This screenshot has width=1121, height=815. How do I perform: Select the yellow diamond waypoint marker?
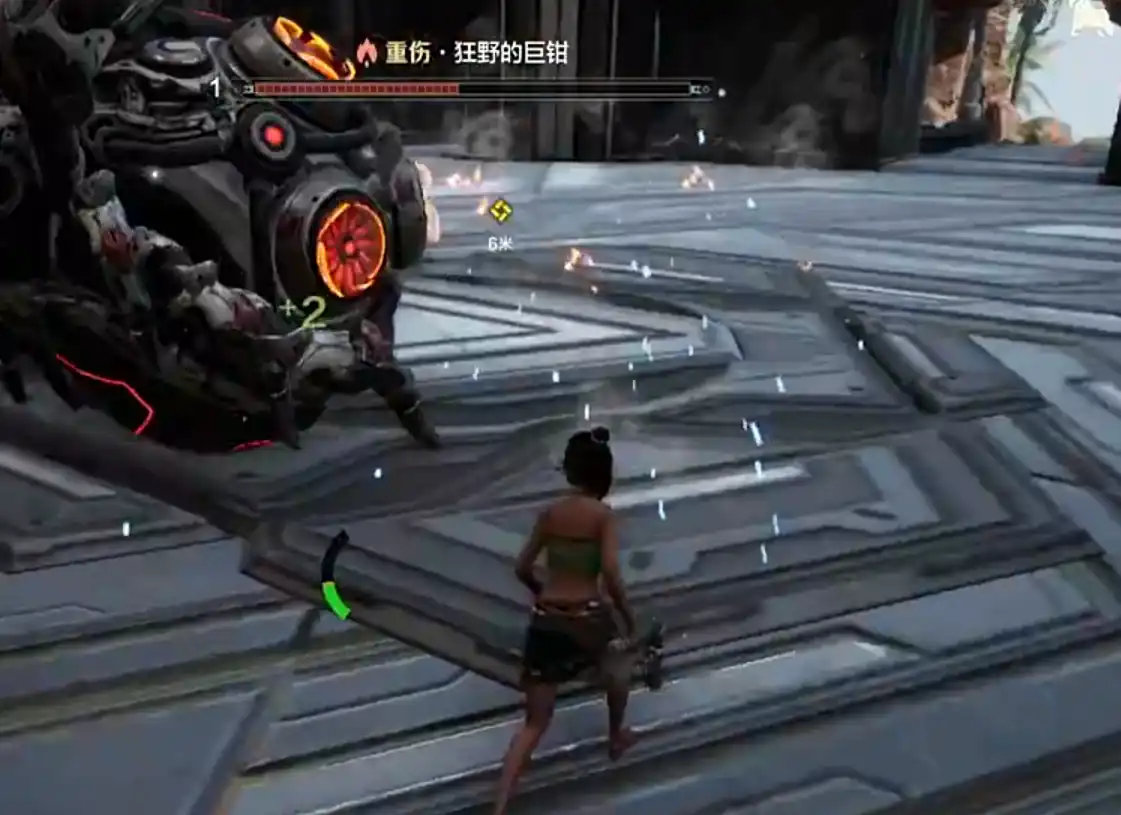500,210
